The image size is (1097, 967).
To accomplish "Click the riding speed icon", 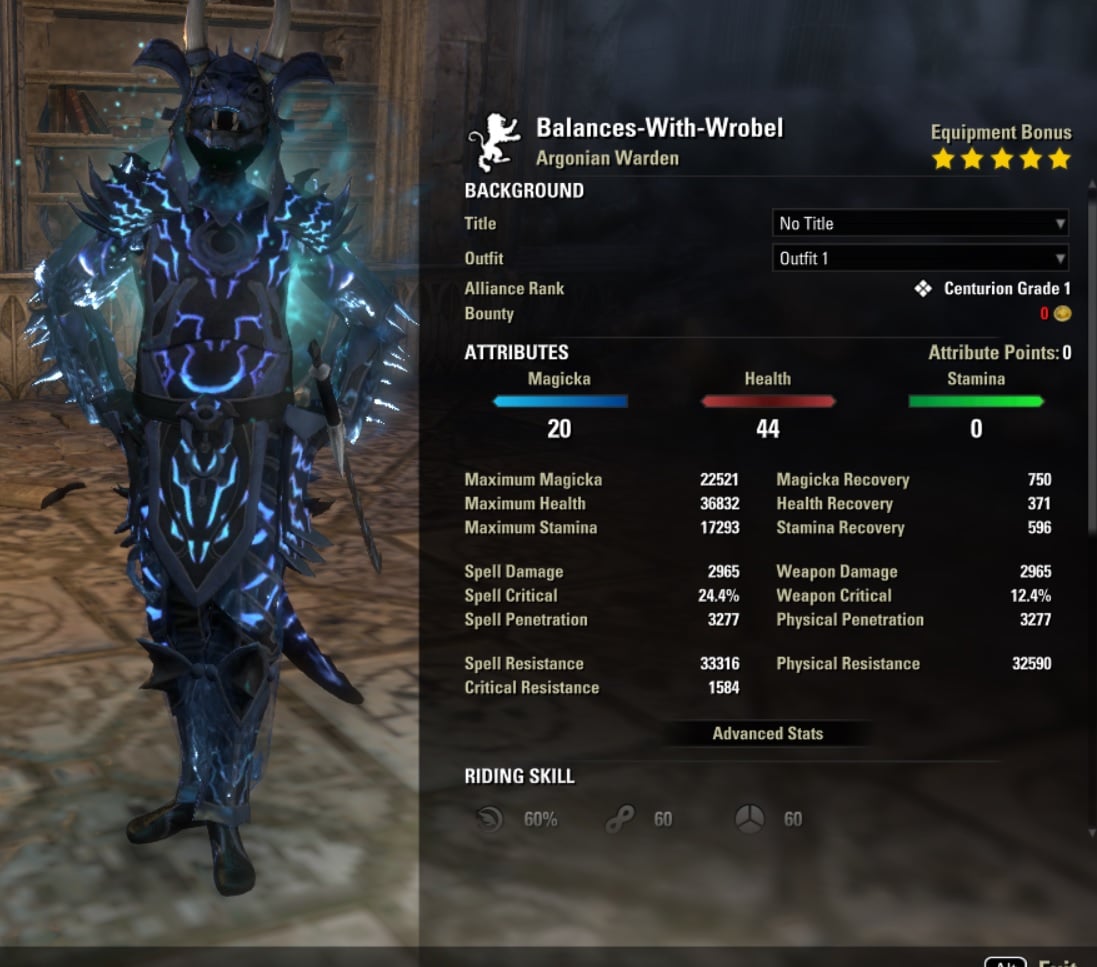I will click(491, 819).
